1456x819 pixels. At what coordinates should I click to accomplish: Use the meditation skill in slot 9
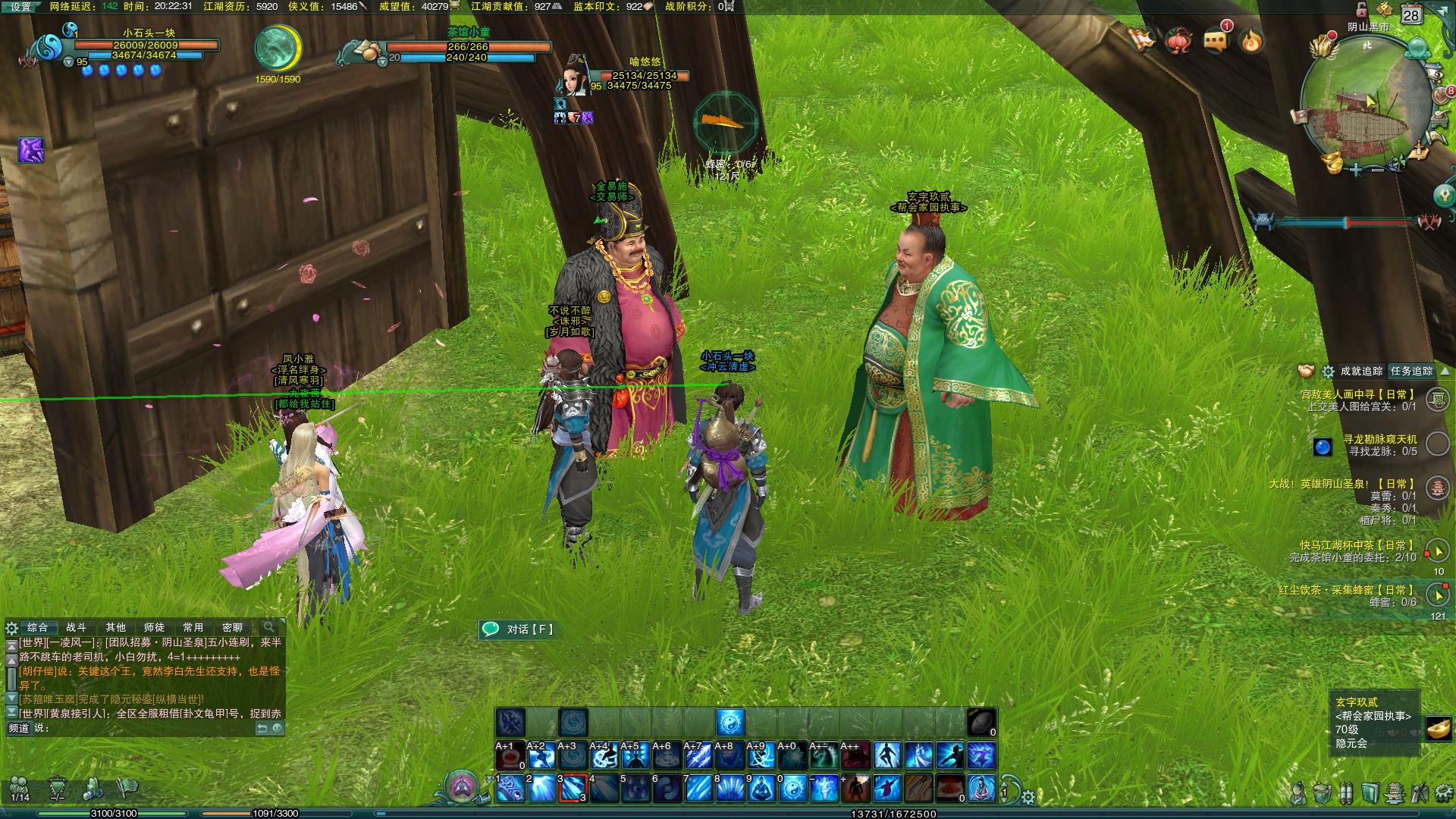click(761, 789)
